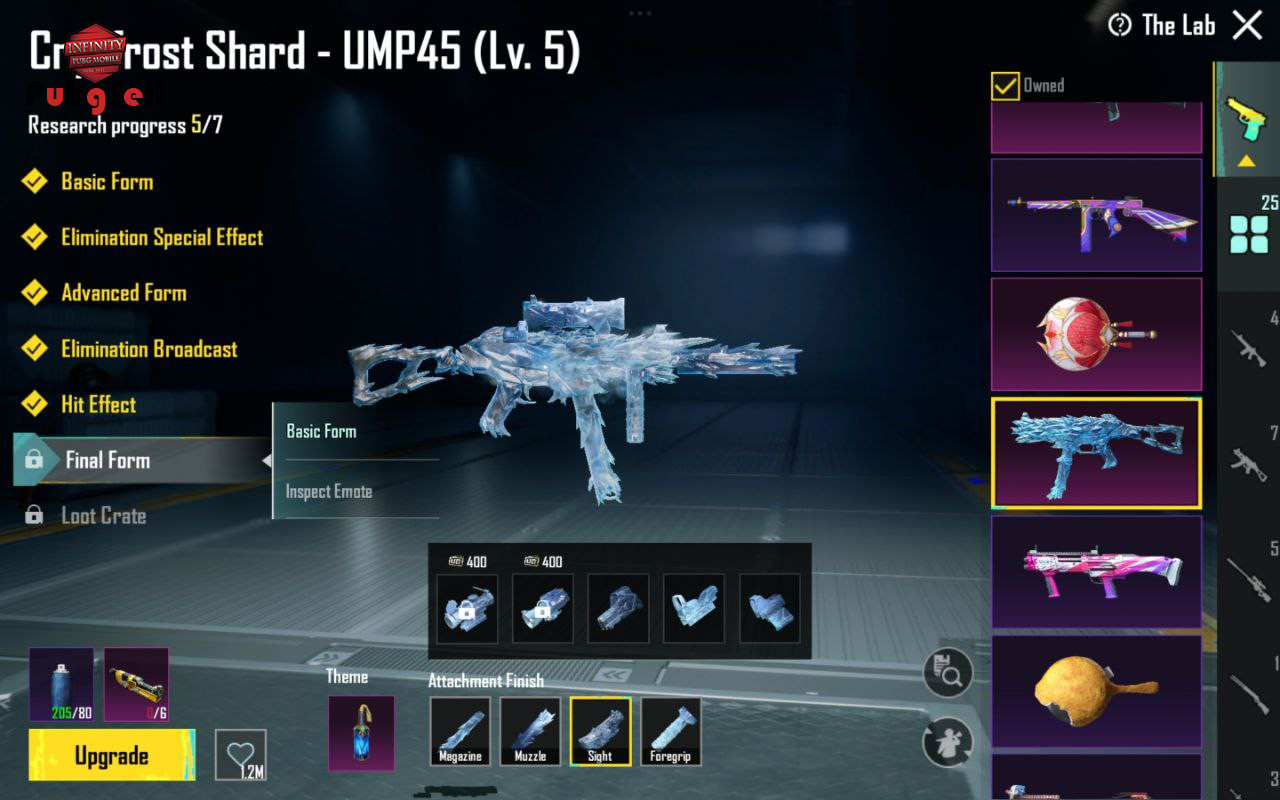Screen dimensions: 1280x800
Task: Choose the Foregrip attachment finish
Action: 670,731
